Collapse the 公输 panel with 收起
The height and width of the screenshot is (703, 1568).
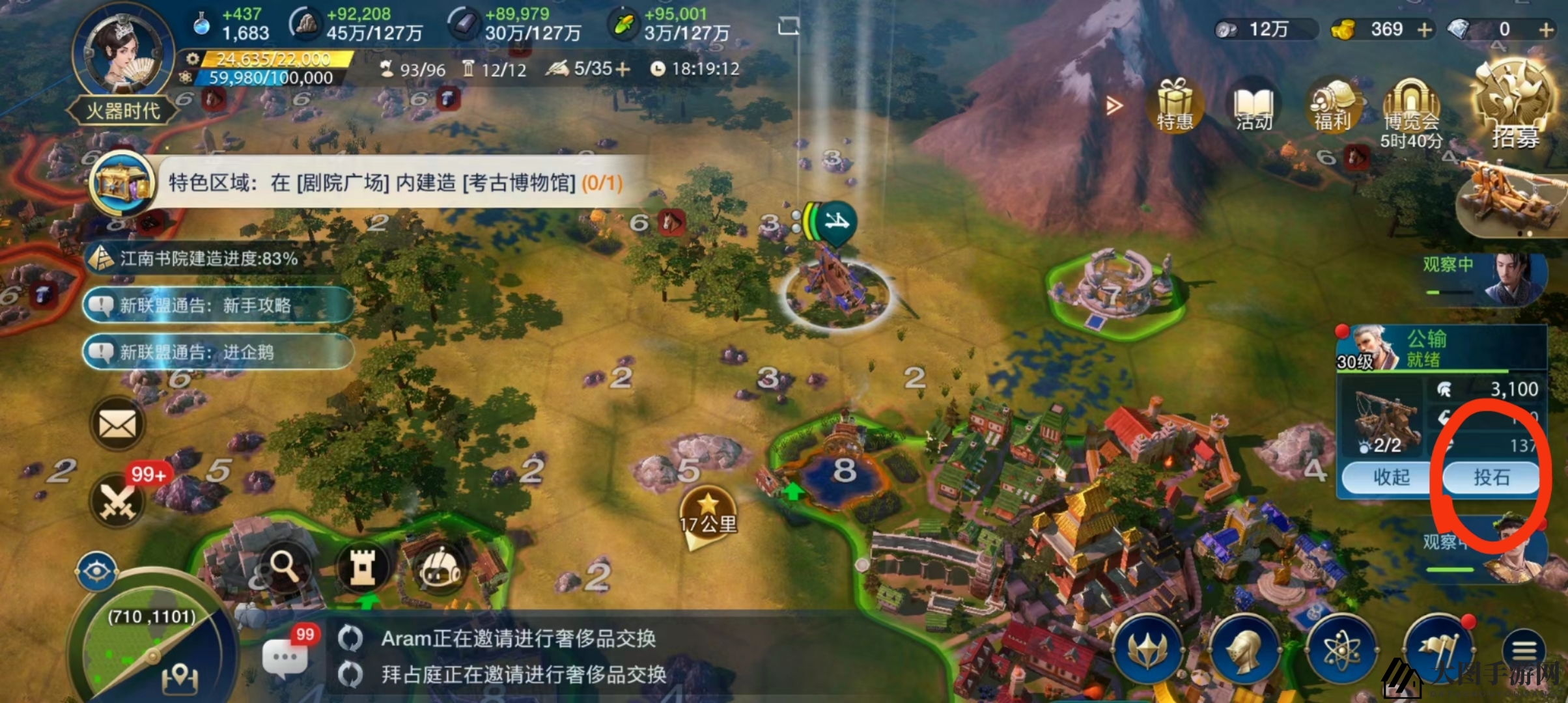tap(1385, 477)
